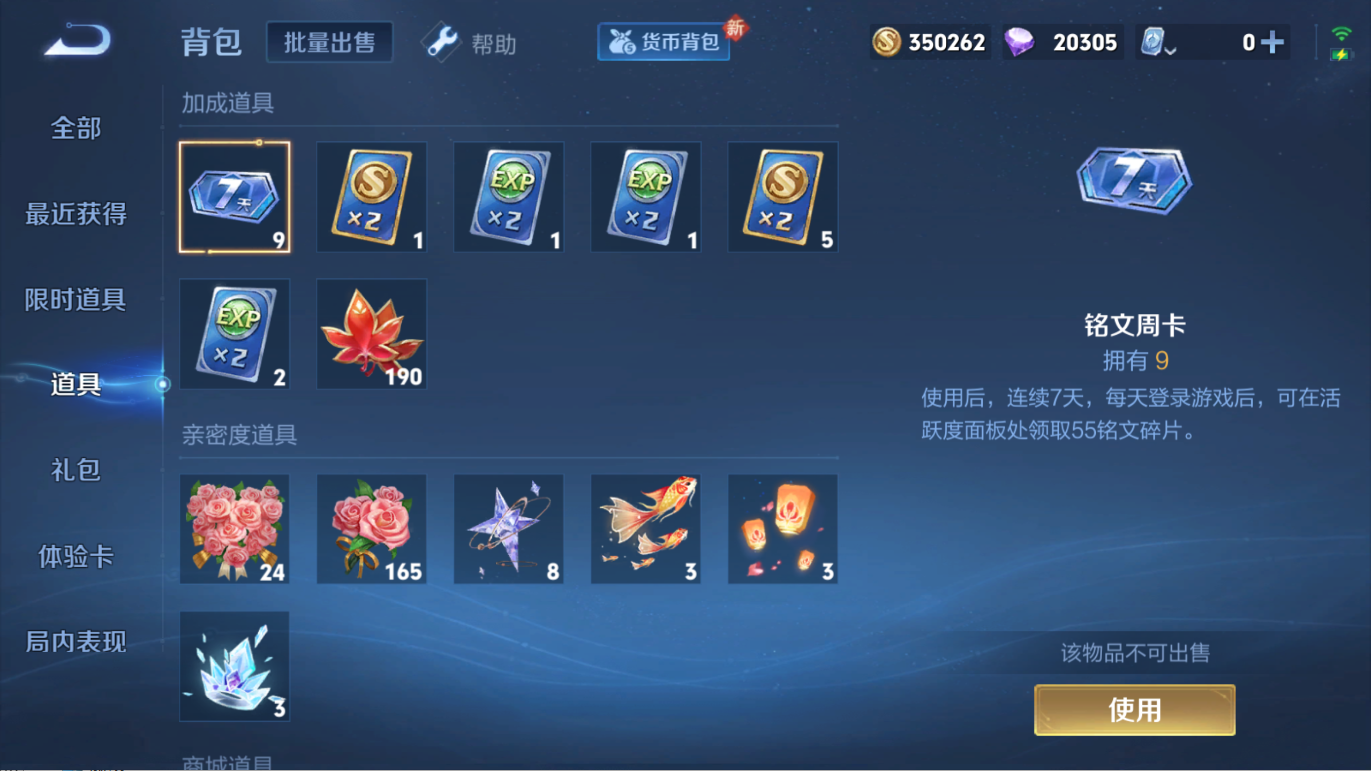1371x771 pixels.
Task: Open 批量出售 bulk sell
Action: [x=329, y=43]
